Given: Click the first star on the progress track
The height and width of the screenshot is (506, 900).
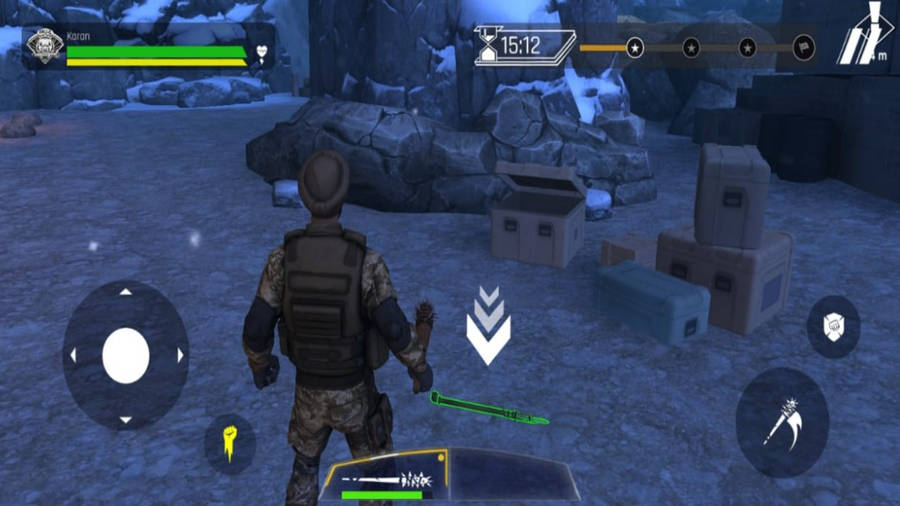Looking at the screenshot, I should [x=634, y=47].
